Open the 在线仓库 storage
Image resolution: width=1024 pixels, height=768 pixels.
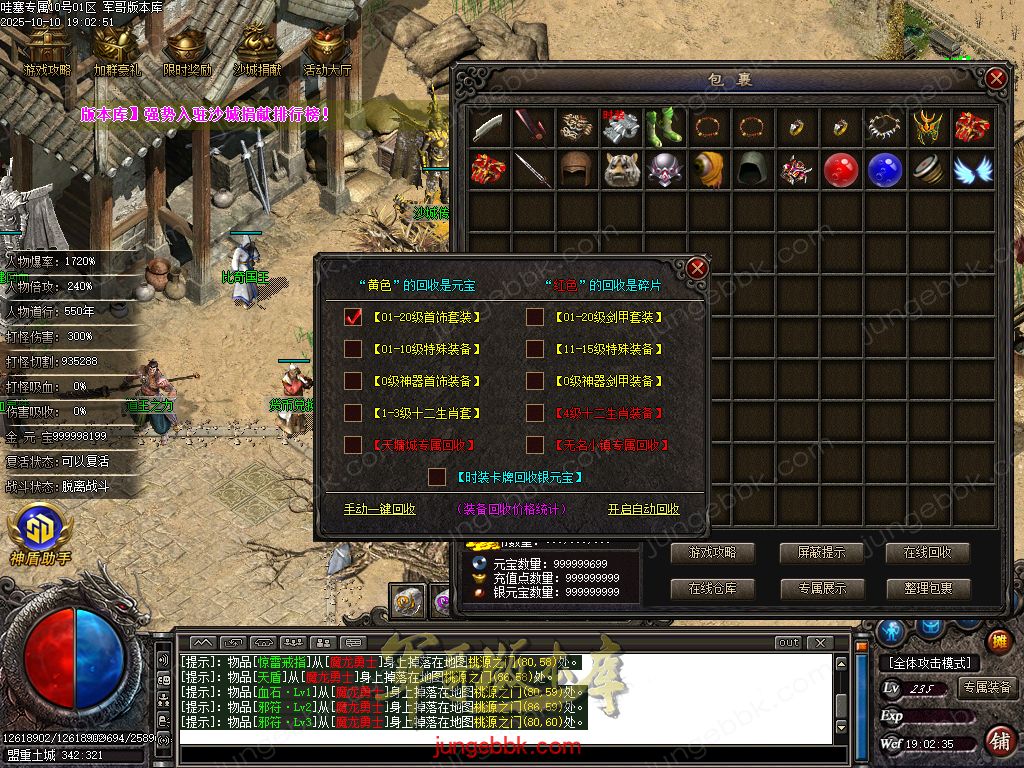(712, 589)
